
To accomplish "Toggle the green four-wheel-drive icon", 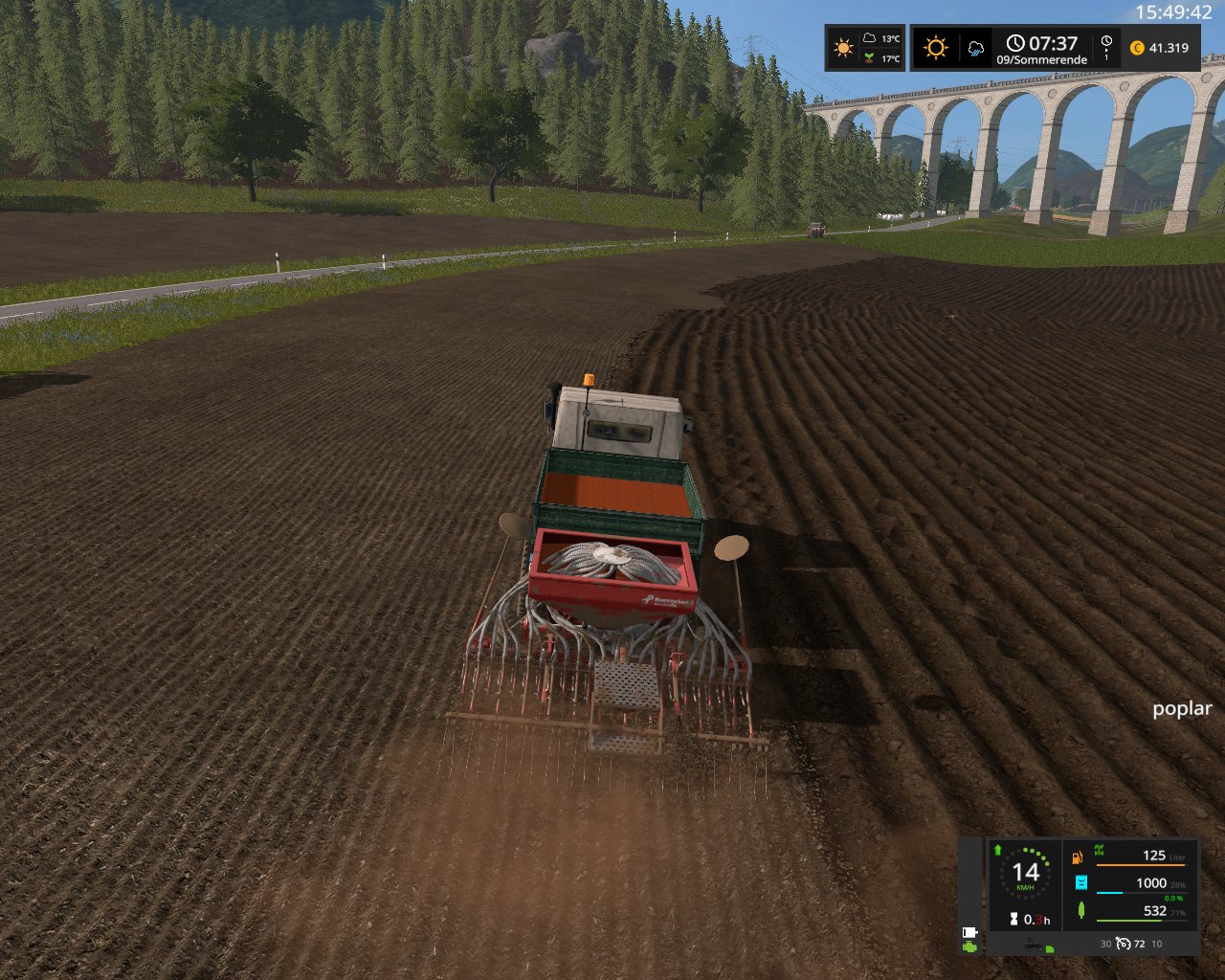I will tap(1099, 850).
